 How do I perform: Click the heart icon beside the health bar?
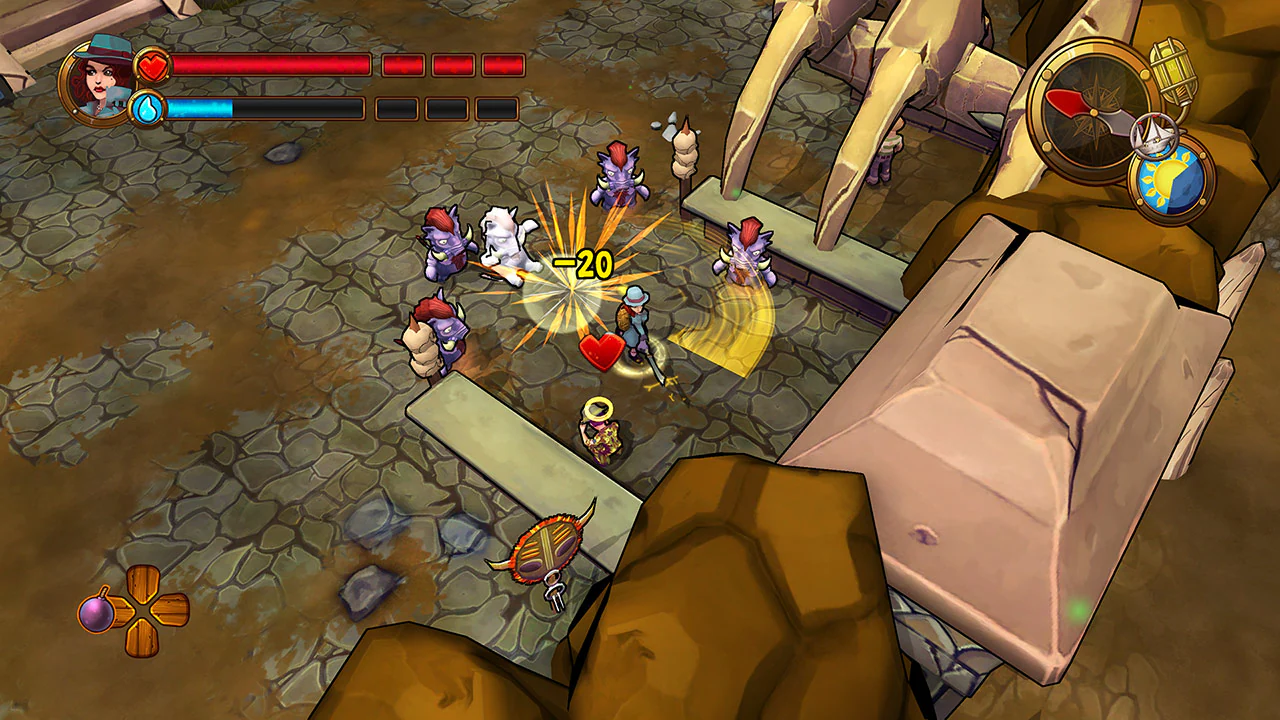[152, 64]
